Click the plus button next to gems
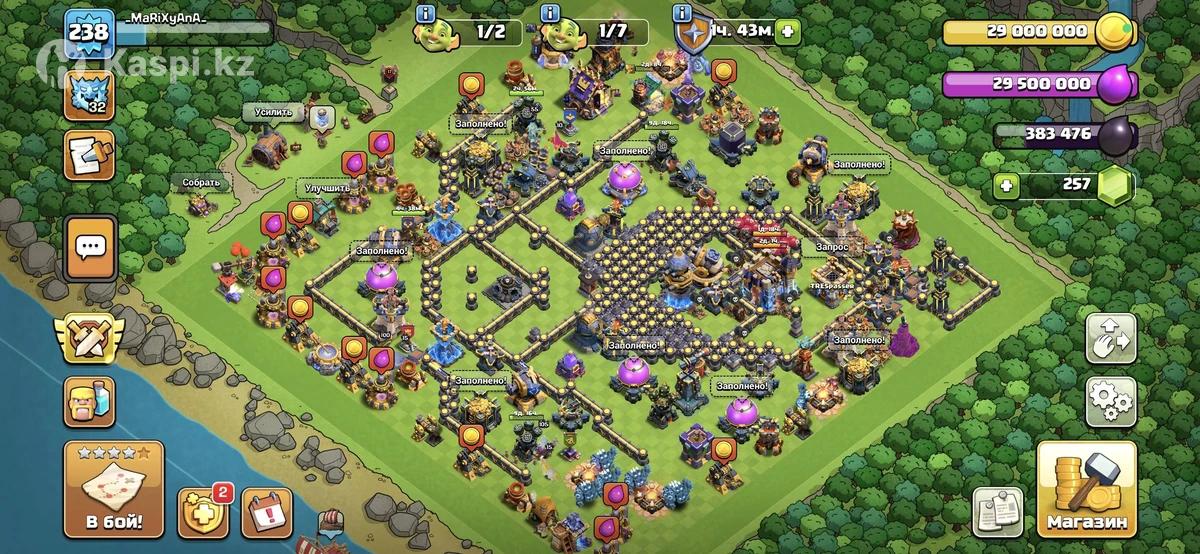 click(x=1008, y=185)
